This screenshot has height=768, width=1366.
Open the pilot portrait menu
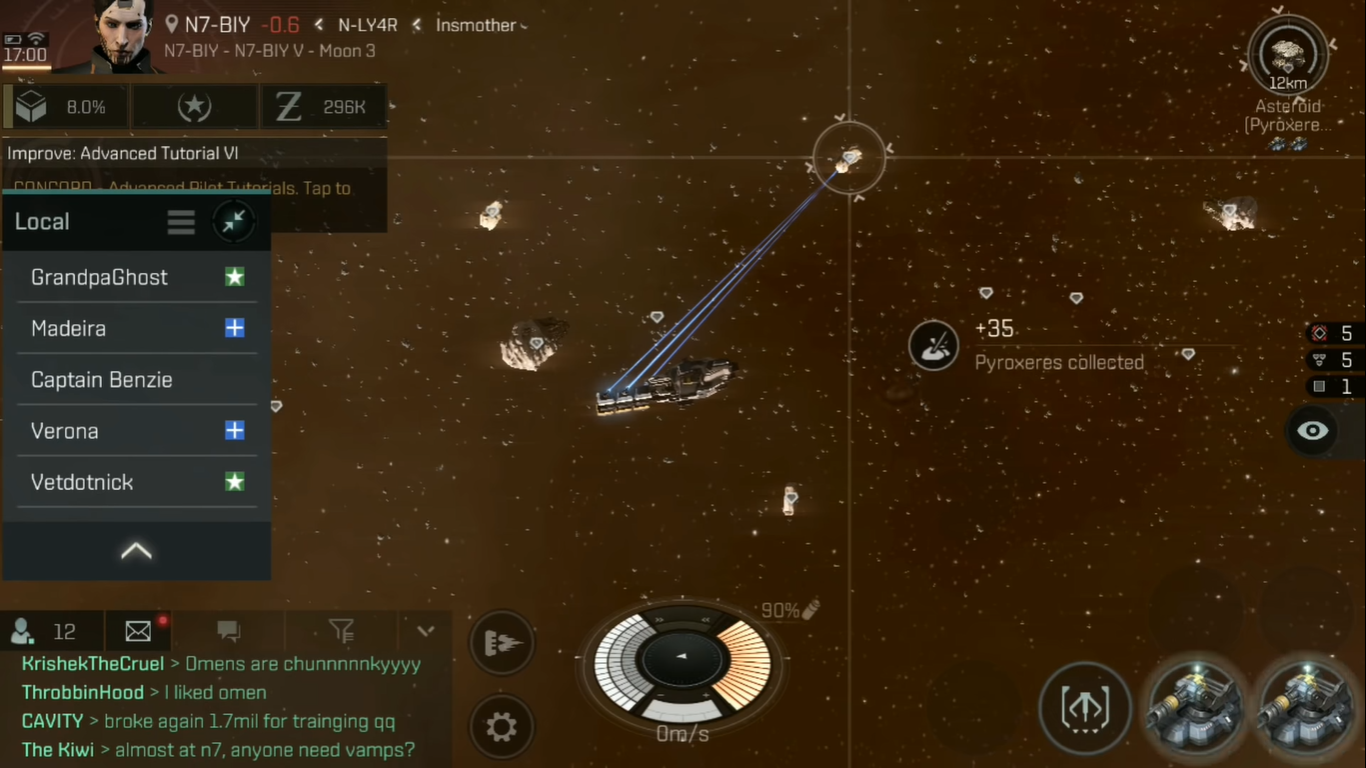pos(125,36)
